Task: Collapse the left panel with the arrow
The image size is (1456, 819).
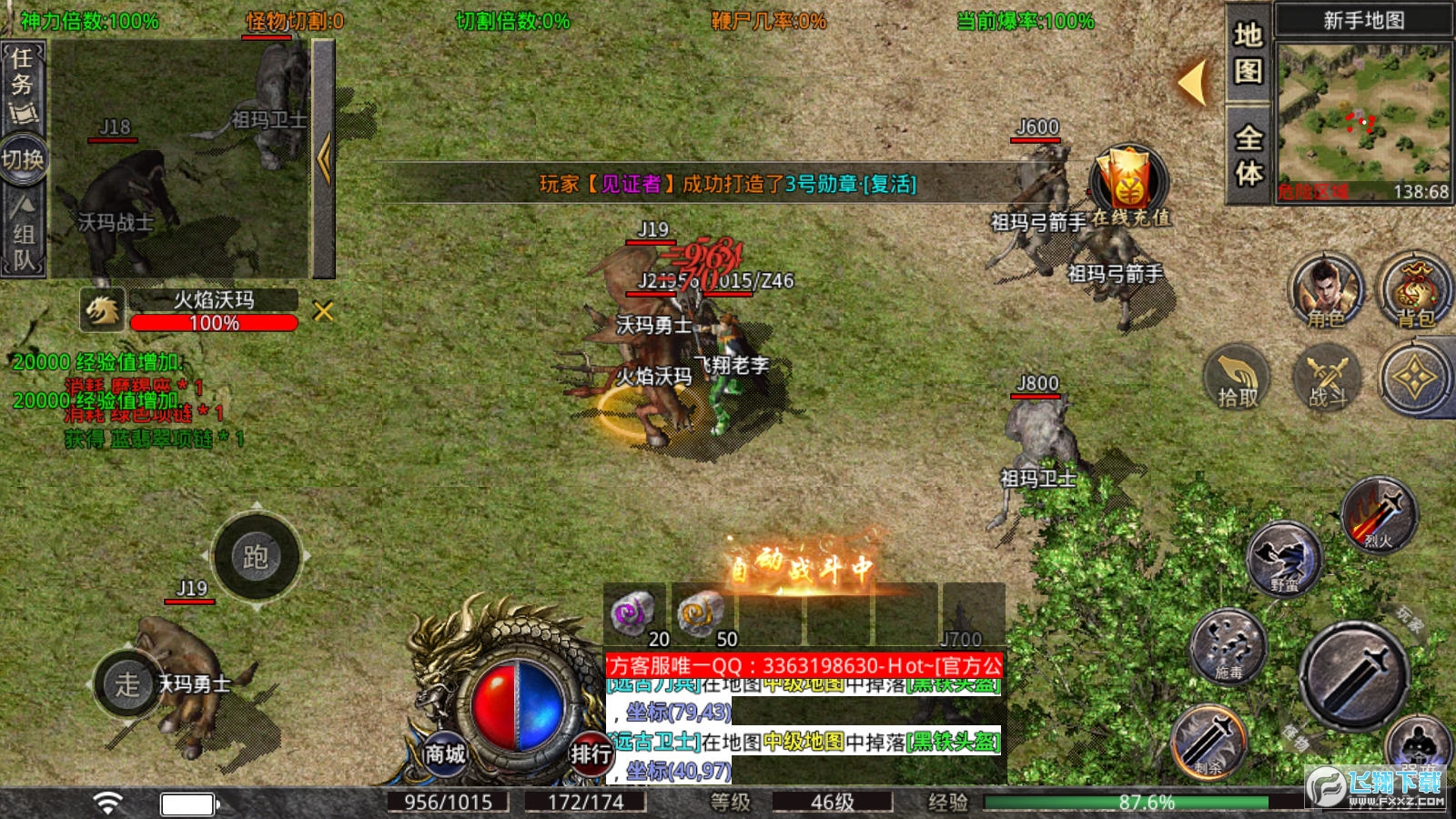Action: click(x=324, y=159)
